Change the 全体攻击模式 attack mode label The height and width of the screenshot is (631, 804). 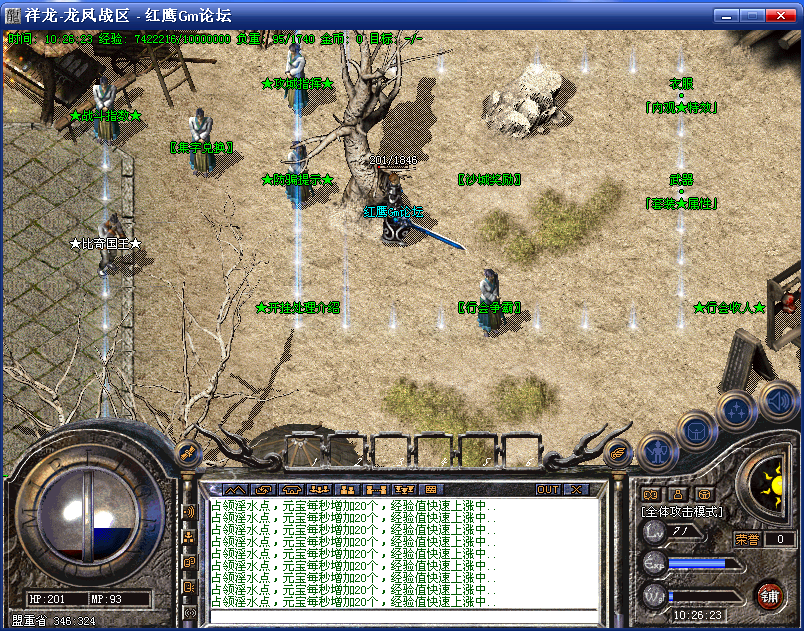pos(681,512)
